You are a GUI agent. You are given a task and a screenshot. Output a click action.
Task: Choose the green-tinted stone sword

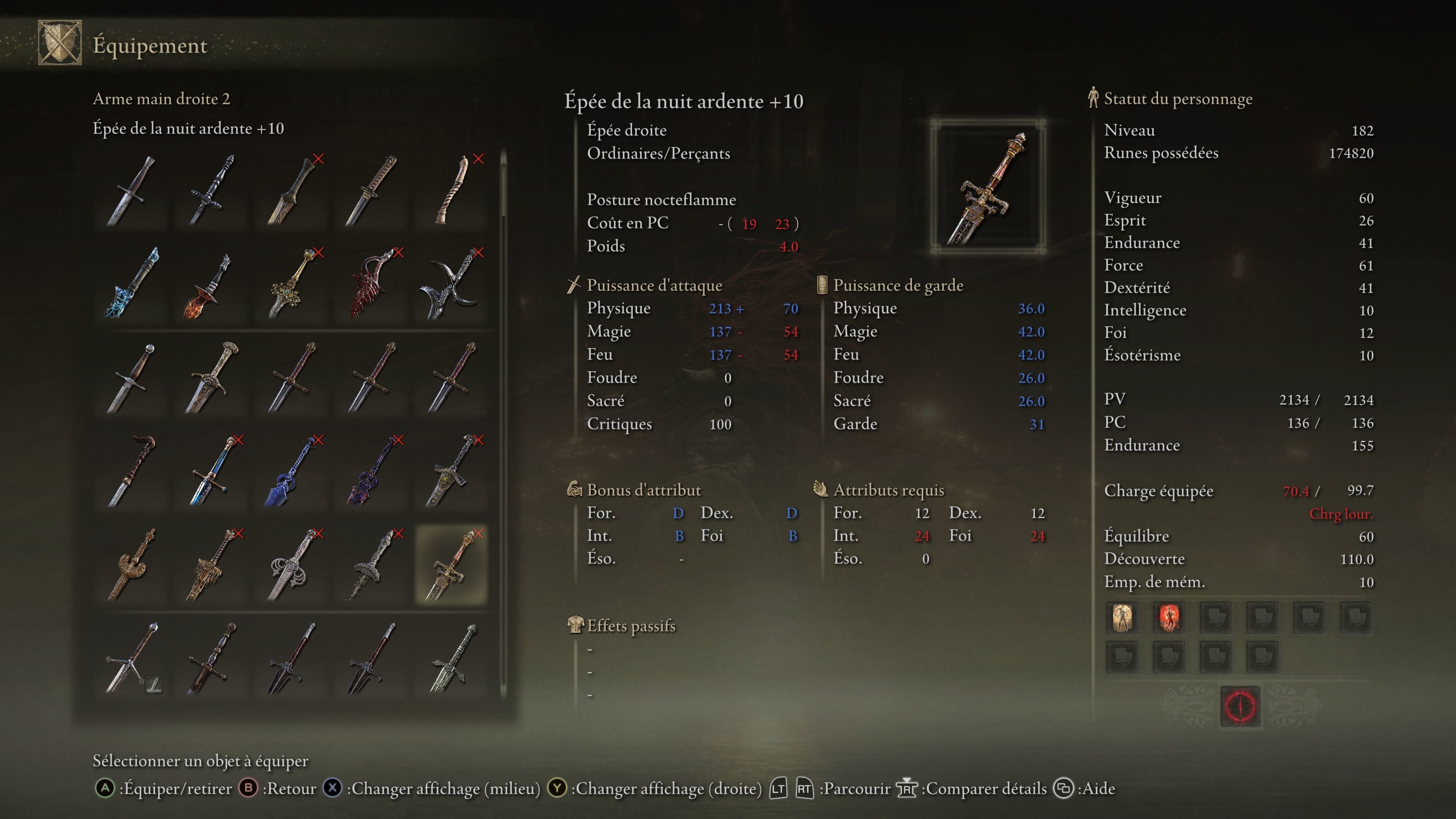[x=451, y=659]
